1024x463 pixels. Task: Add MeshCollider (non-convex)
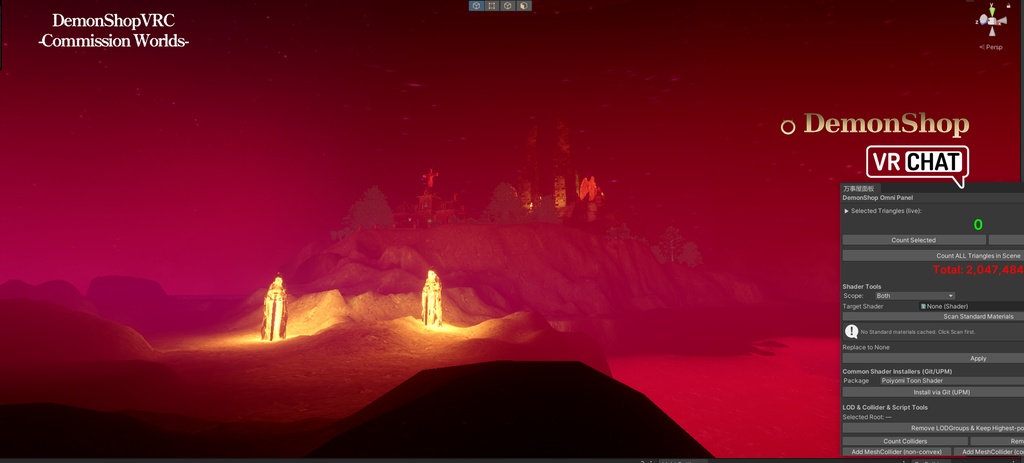click(x=896, y=452)
